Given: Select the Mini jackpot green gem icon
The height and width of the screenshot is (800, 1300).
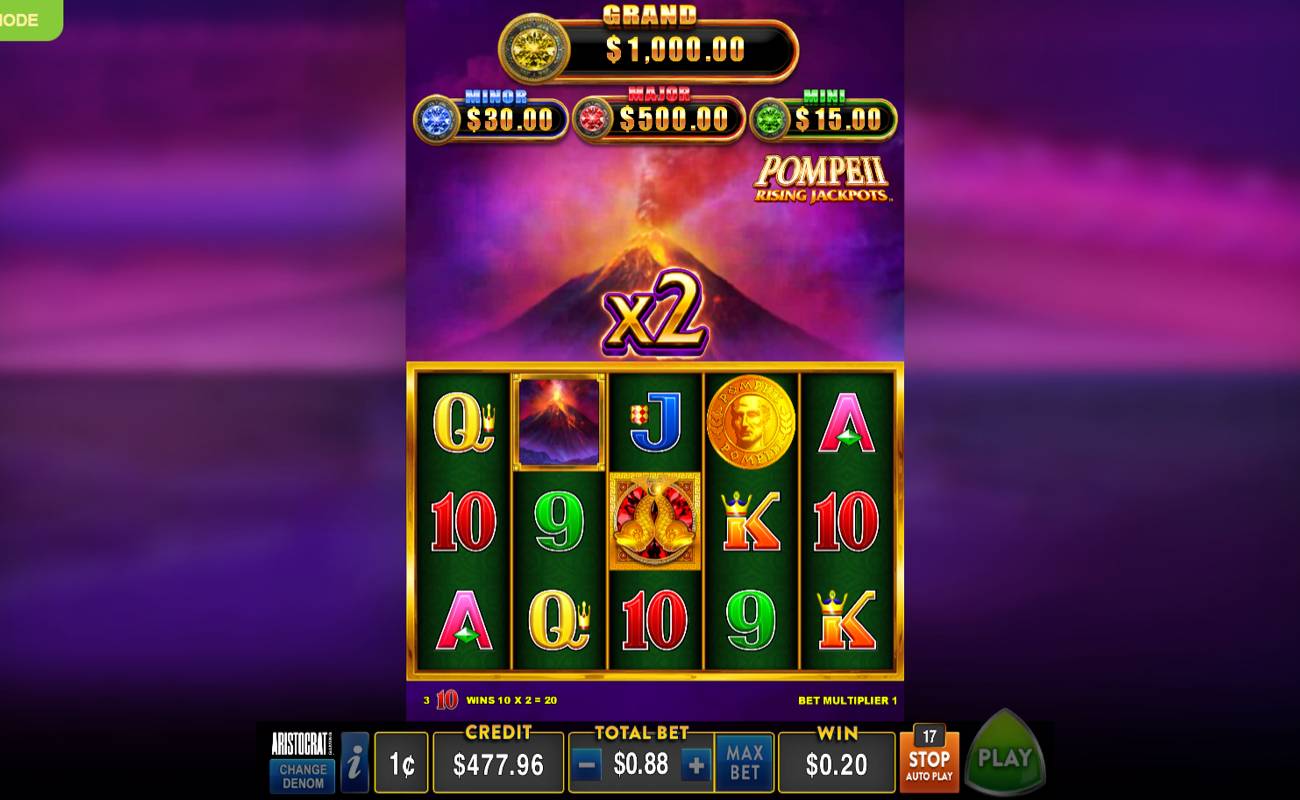Looking at the screenshot, I should [x=767, y=117].
